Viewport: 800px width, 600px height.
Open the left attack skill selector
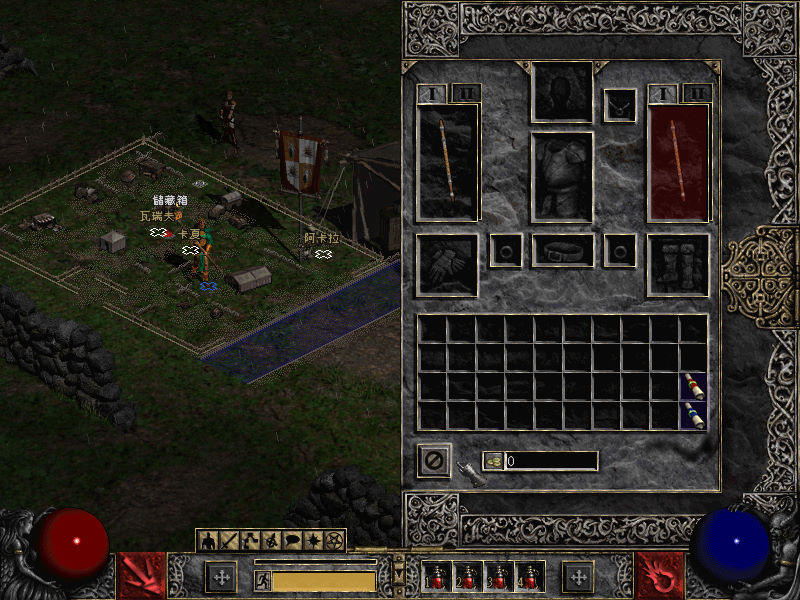[141, 576]
